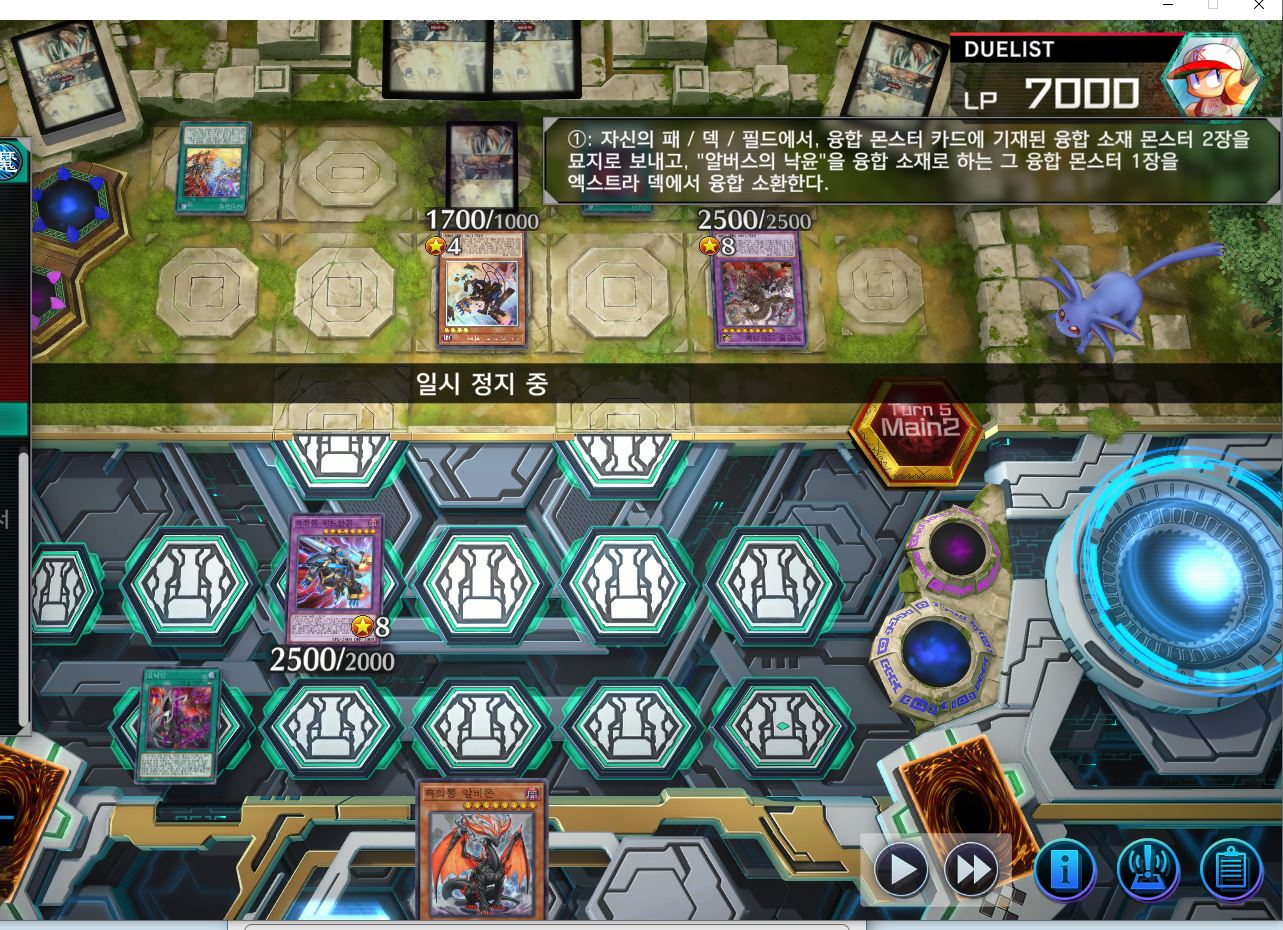Click the Turn 5 Main2 phase indicator
The height and width of the screenshot is (930, 1283).
[x=918, y=426]
